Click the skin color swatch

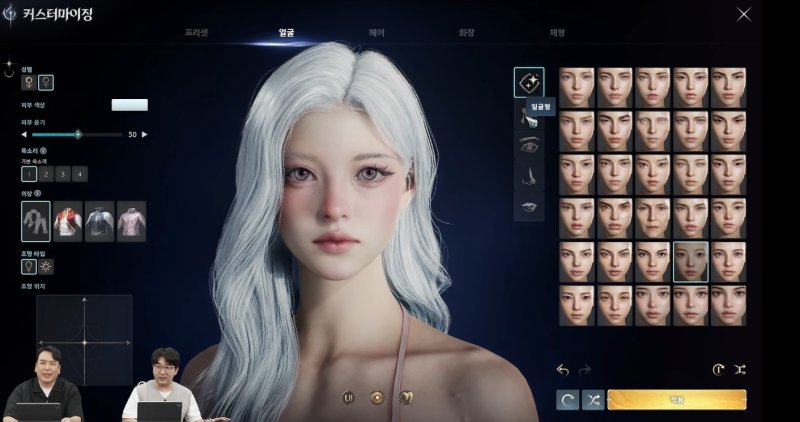click(129, 105)
